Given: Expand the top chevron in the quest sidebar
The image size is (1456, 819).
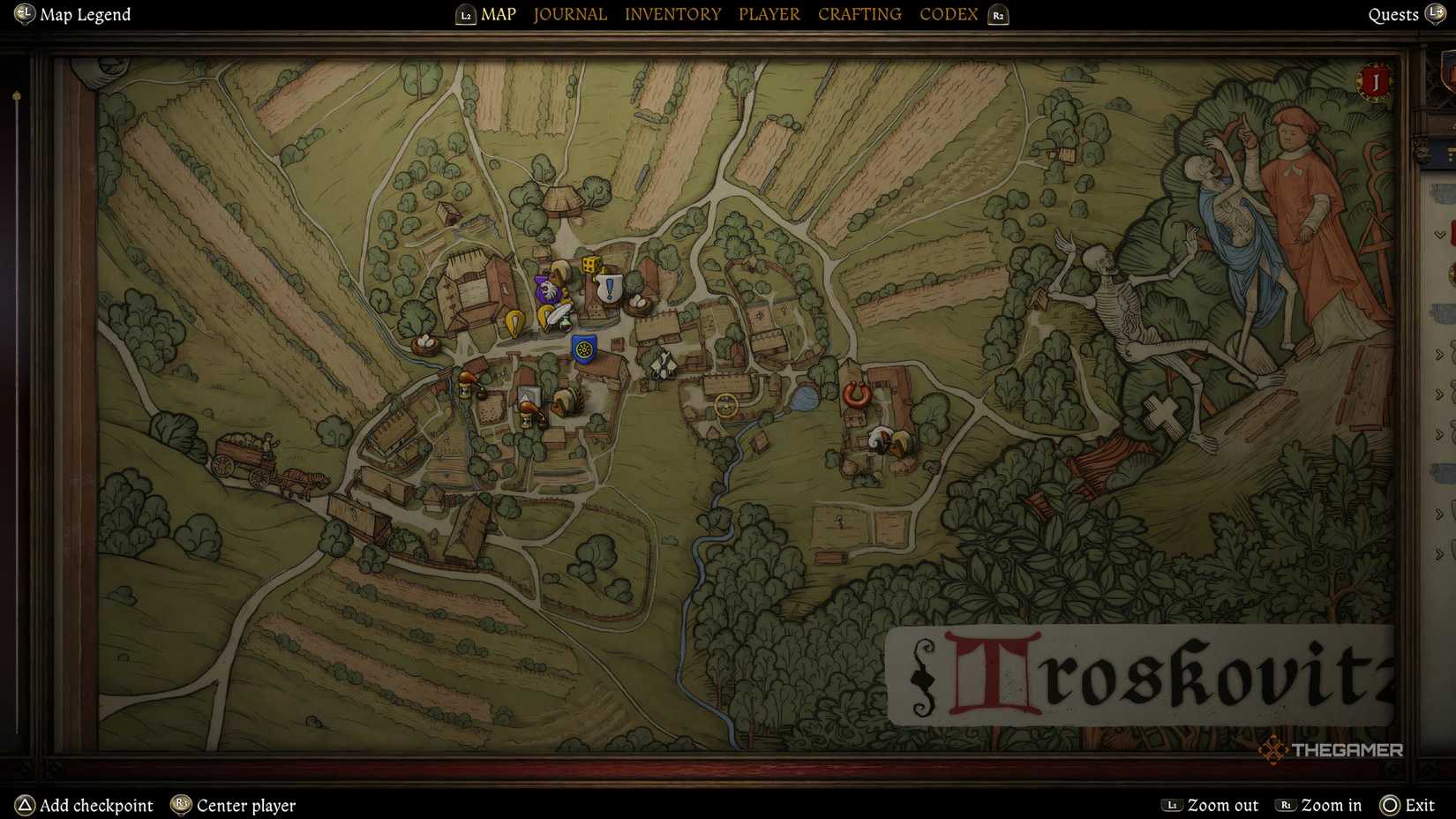Looking at the screenshot, I should (1439, 234).
